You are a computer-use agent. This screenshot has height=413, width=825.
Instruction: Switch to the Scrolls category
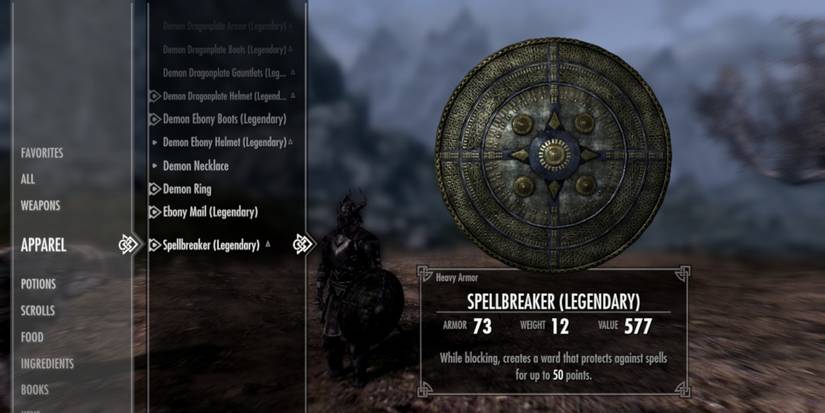coord(39,310)
